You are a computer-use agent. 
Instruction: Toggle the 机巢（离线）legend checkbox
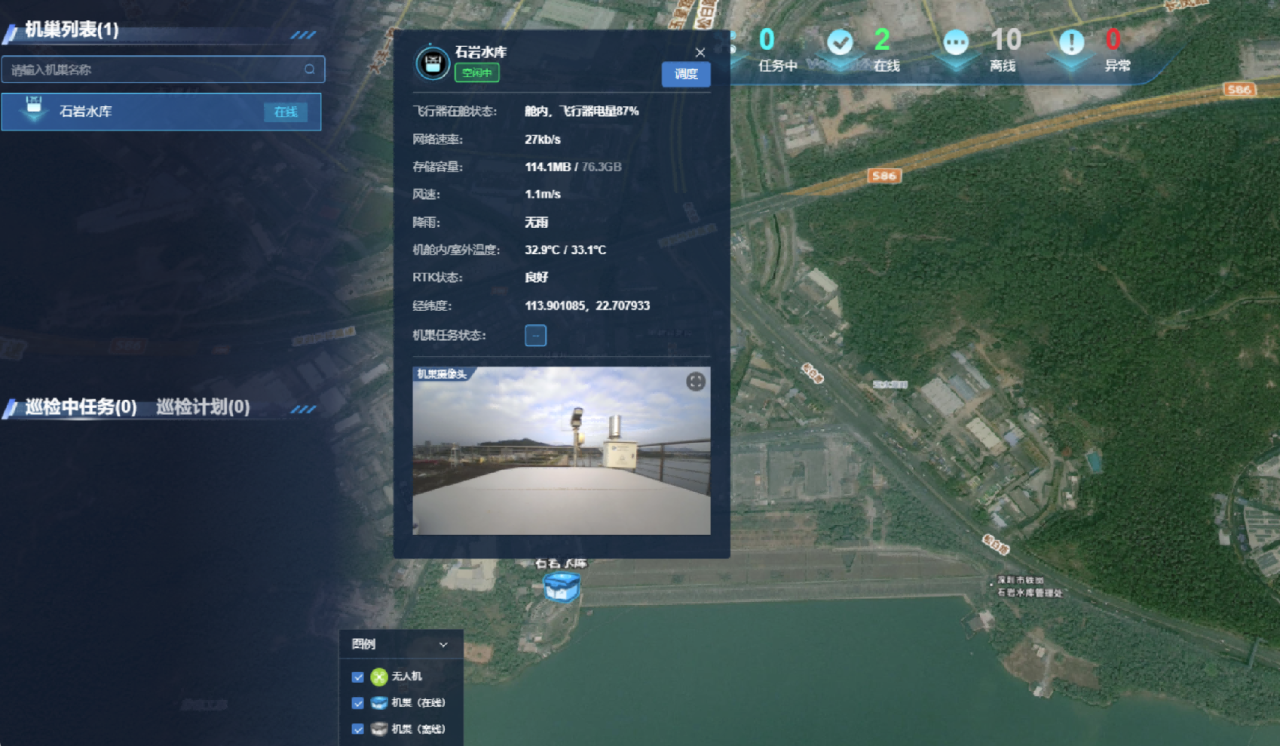[358, 729]
